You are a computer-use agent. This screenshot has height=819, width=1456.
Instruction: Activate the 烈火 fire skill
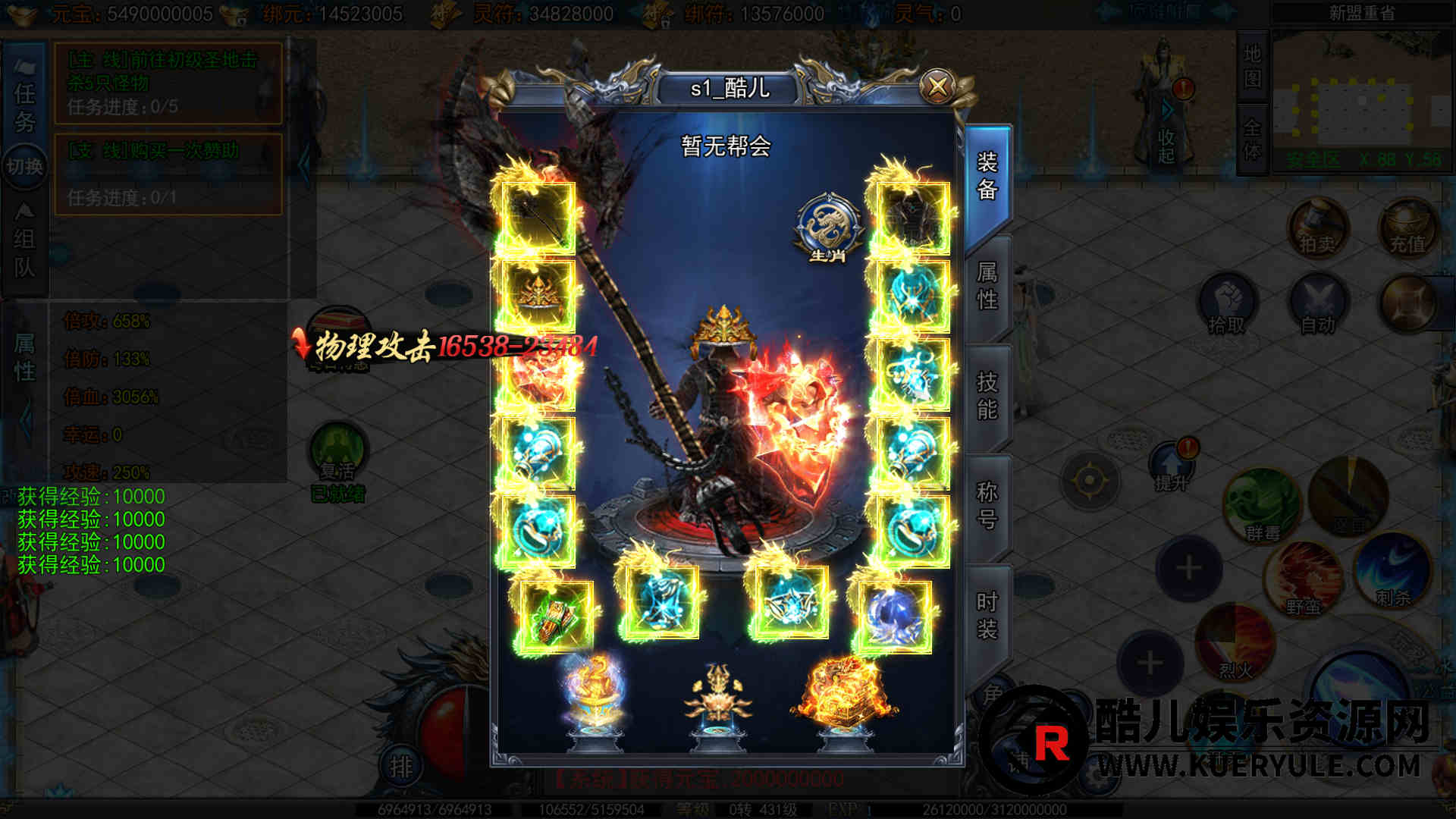click(1235, 645)
